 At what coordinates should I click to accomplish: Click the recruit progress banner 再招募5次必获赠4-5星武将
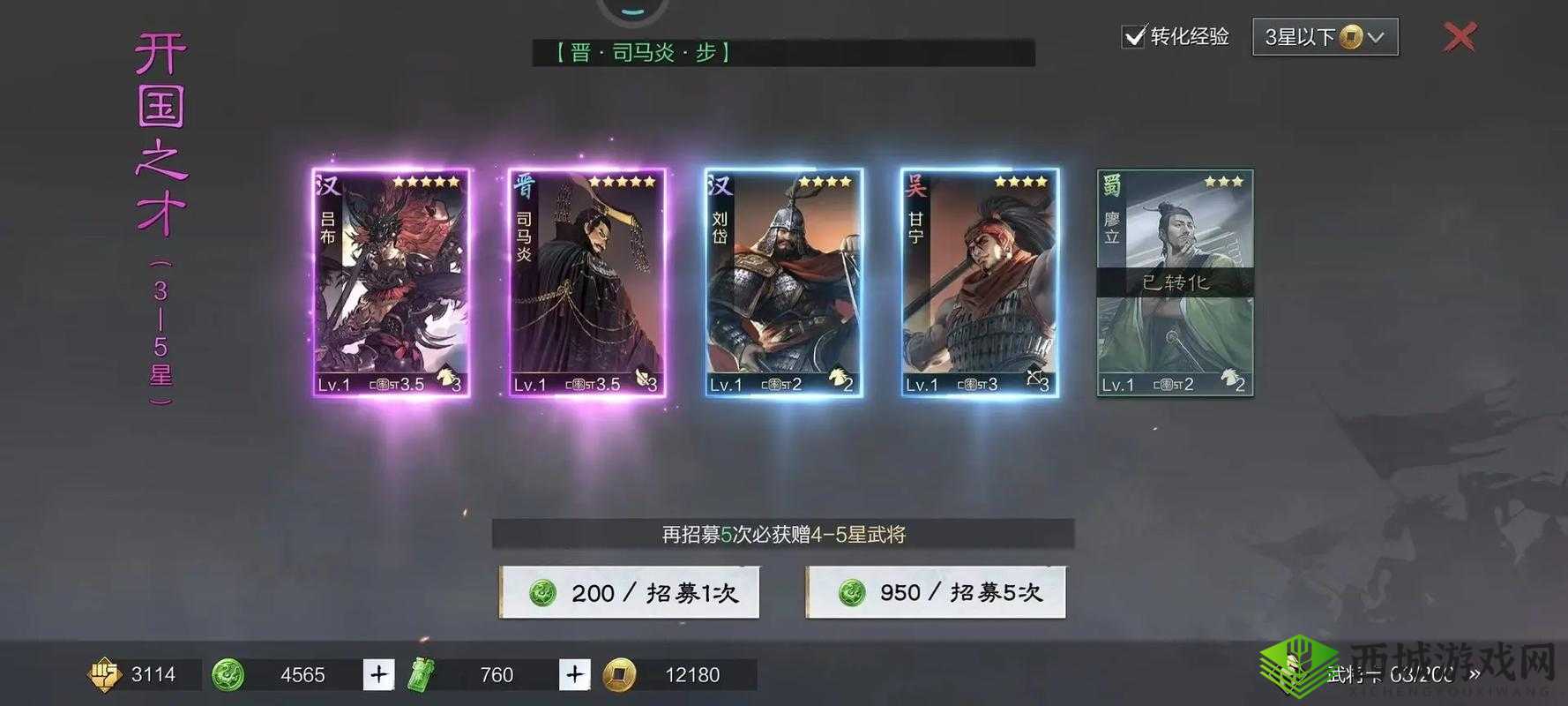(x=783, y=534)
